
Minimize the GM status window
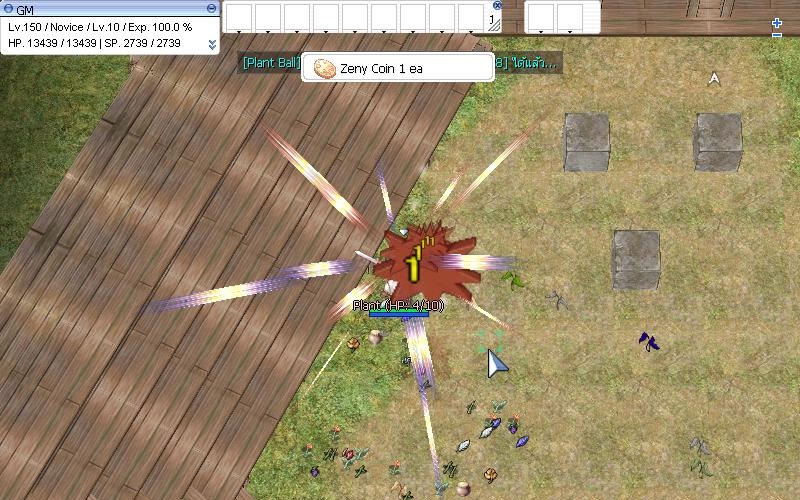[212, 9]
